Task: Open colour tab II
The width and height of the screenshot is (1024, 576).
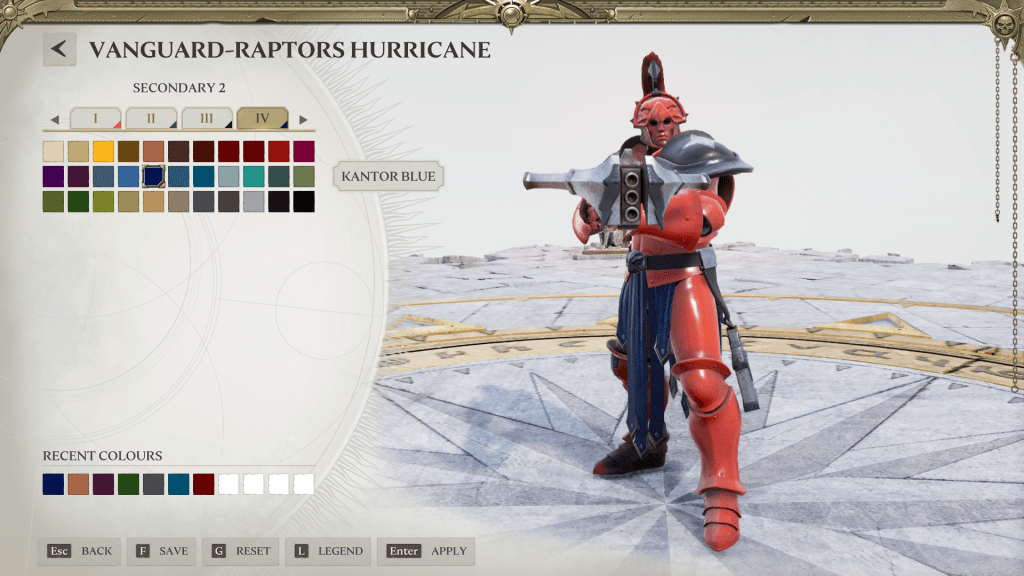Action: pos(151,119)
